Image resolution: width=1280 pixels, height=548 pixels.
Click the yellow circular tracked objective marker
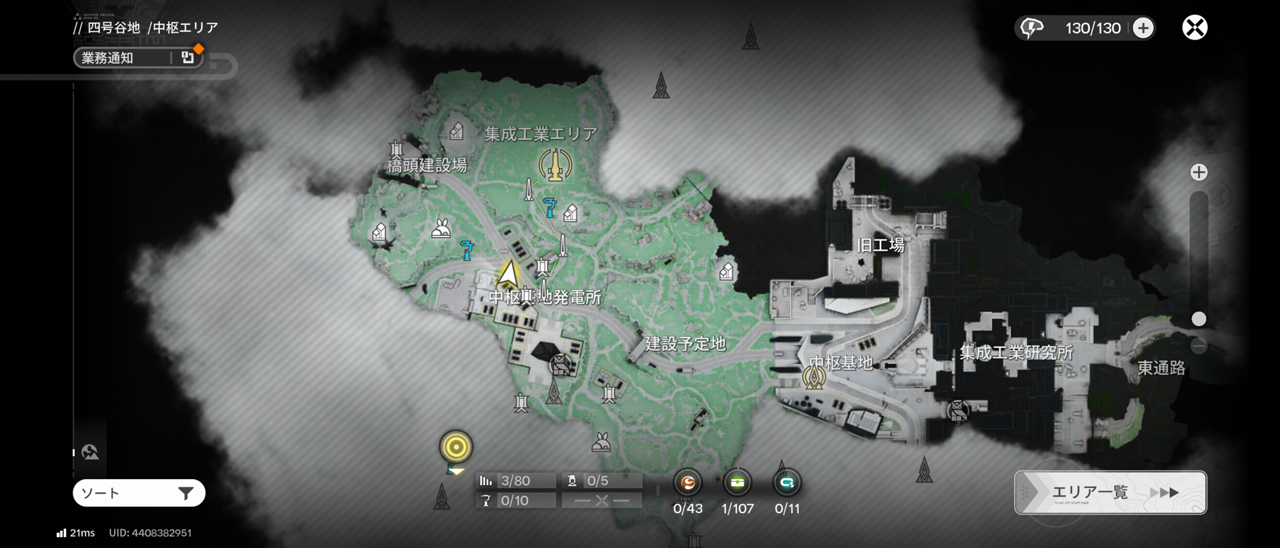click(x=456, y=446)
